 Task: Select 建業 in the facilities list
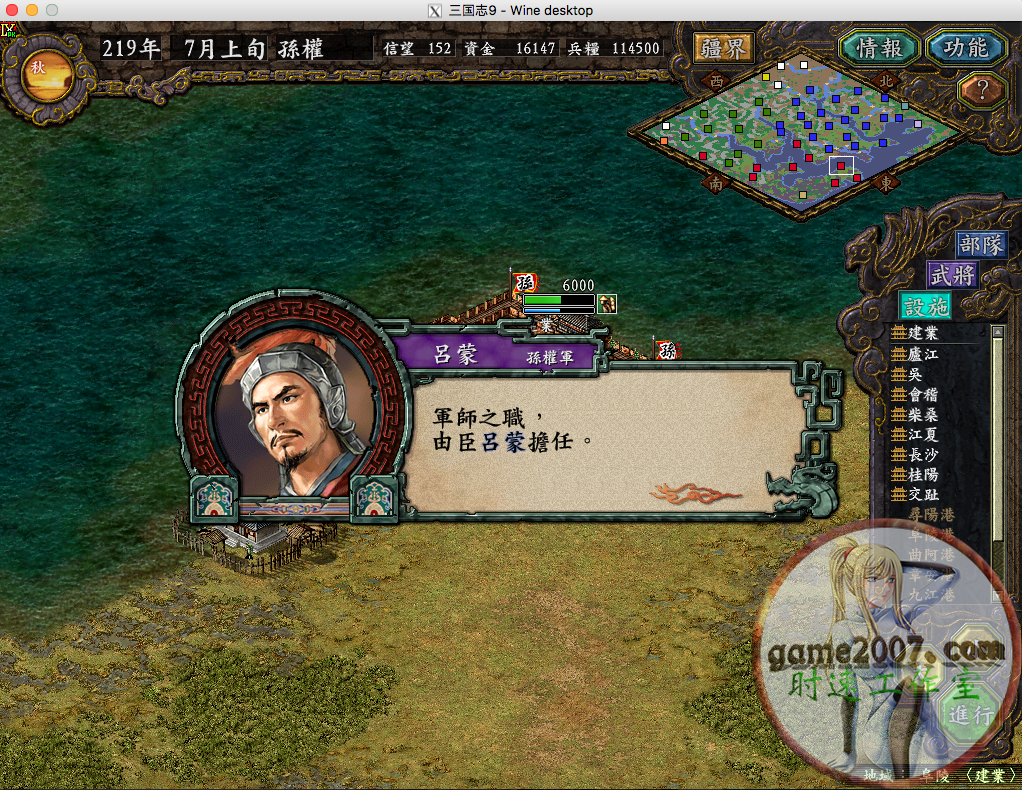click(922, 333)
